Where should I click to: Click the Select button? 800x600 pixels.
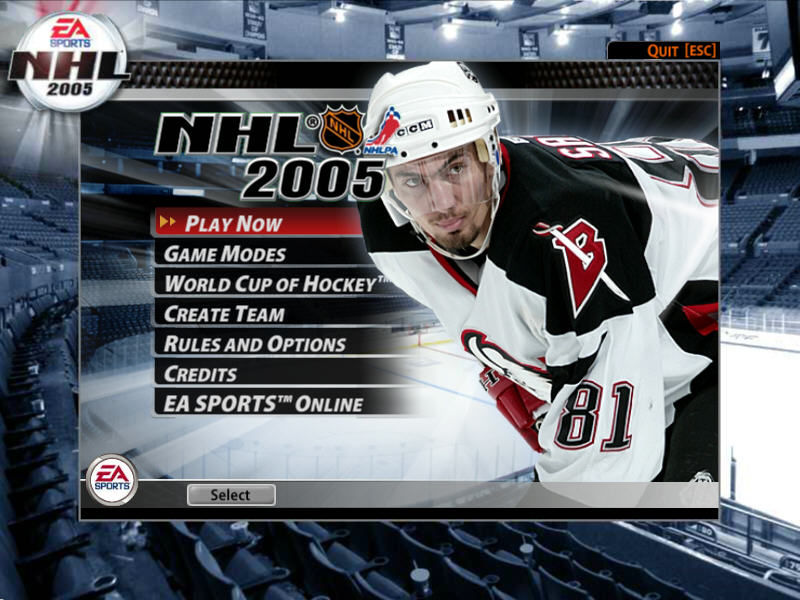click(x=231, y=495)
